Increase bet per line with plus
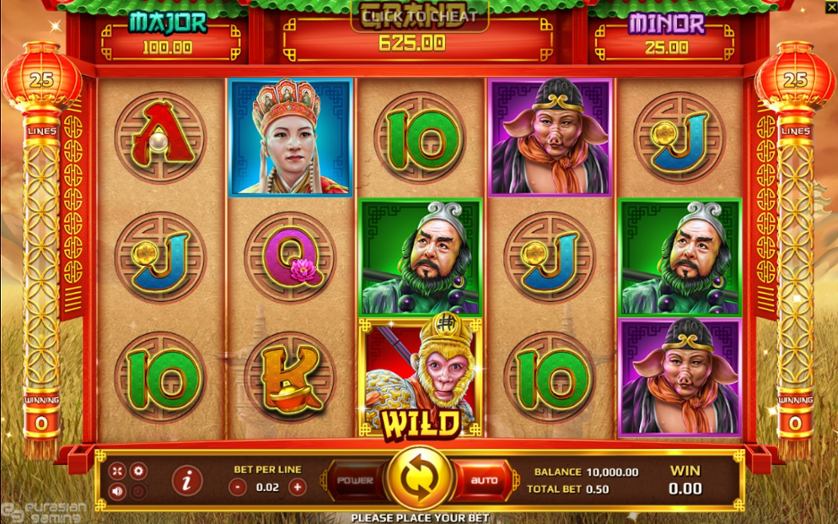Screen dimensions: 838x524 point(297,487)
